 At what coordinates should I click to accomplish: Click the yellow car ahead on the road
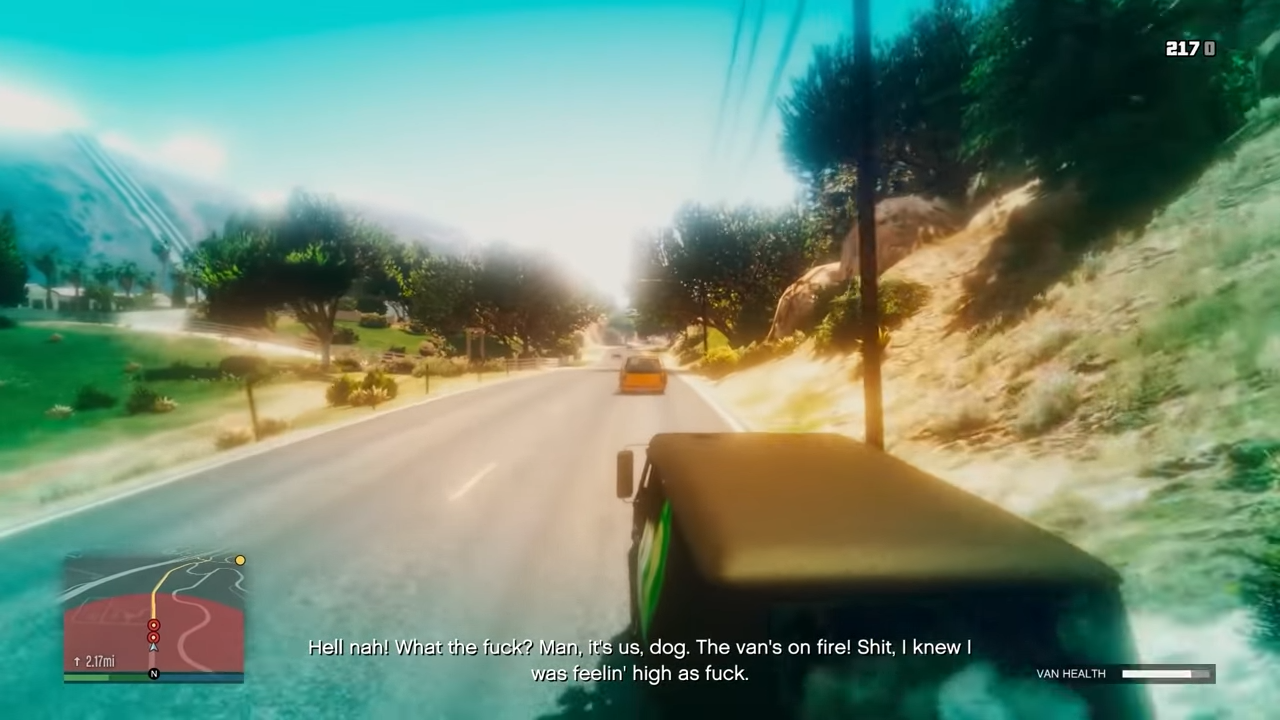(641, 374)
